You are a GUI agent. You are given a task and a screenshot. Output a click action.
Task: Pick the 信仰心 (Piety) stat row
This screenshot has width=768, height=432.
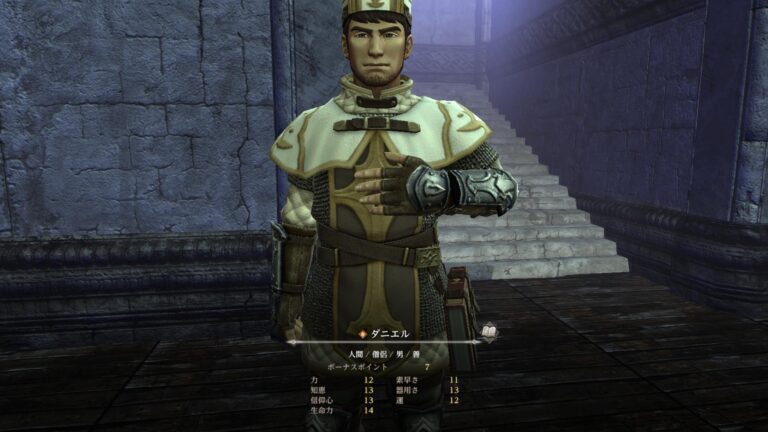(341, 400)
